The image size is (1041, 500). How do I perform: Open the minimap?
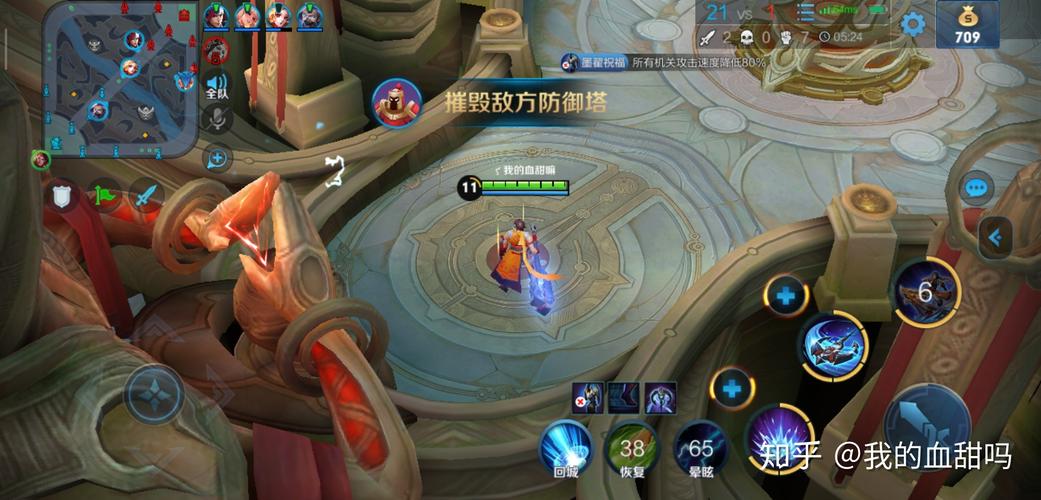pyautogui.click(x=120, y=80)
